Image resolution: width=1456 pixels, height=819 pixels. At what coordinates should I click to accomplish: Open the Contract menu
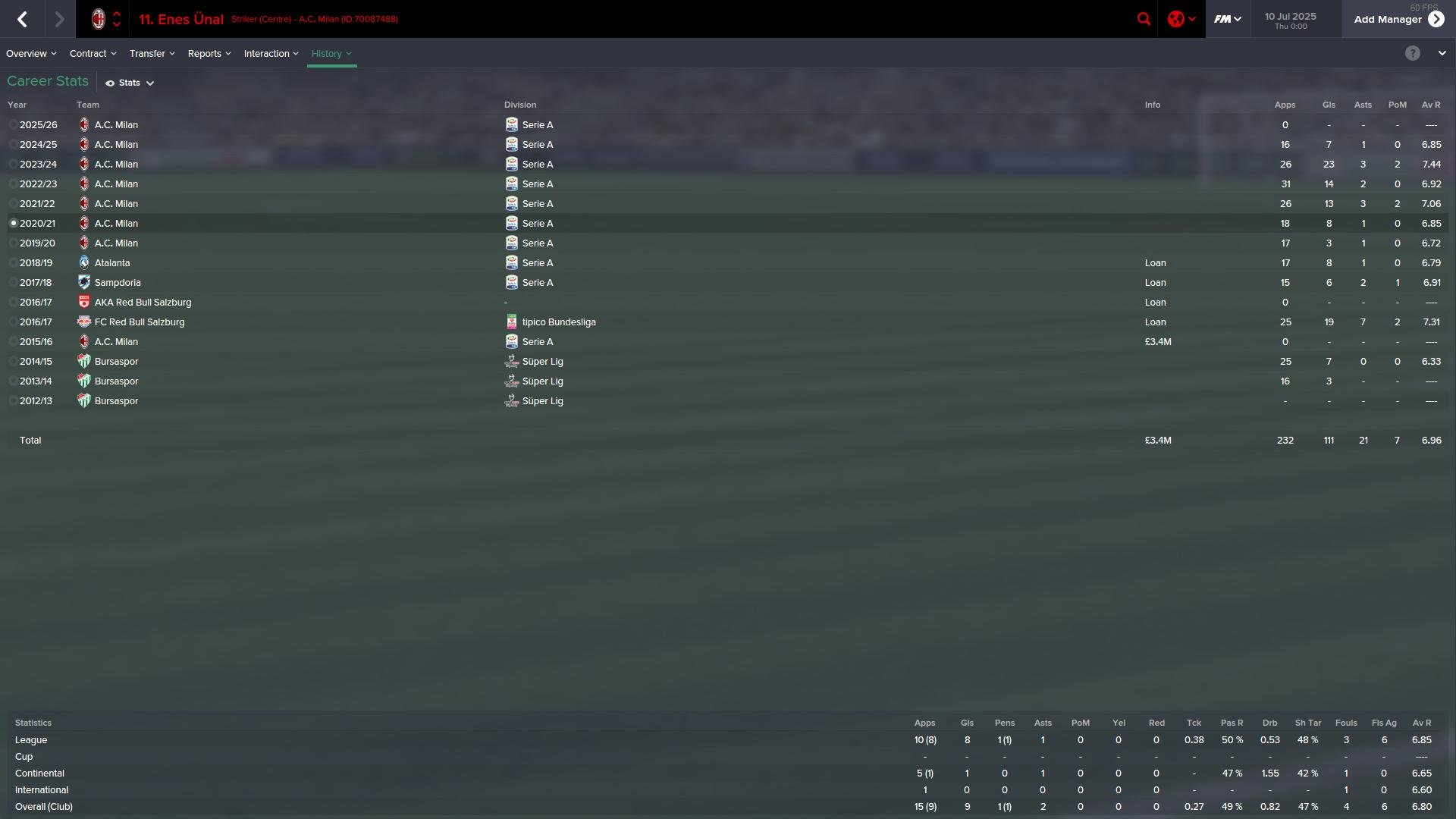pyautogui.click(x=93, y=54)
